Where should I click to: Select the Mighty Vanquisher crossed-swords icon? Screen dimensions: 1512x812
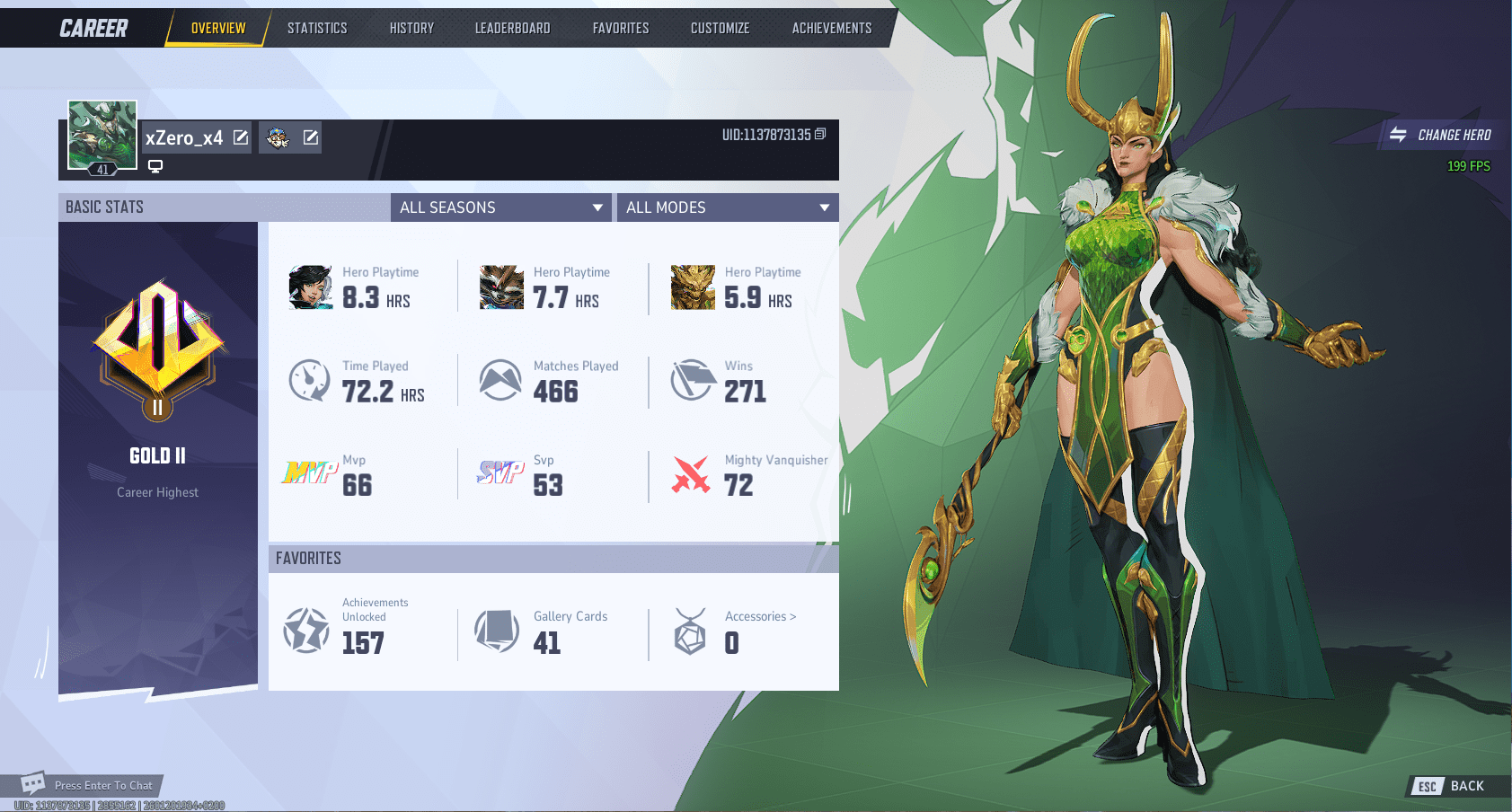[x=692, y=473]
